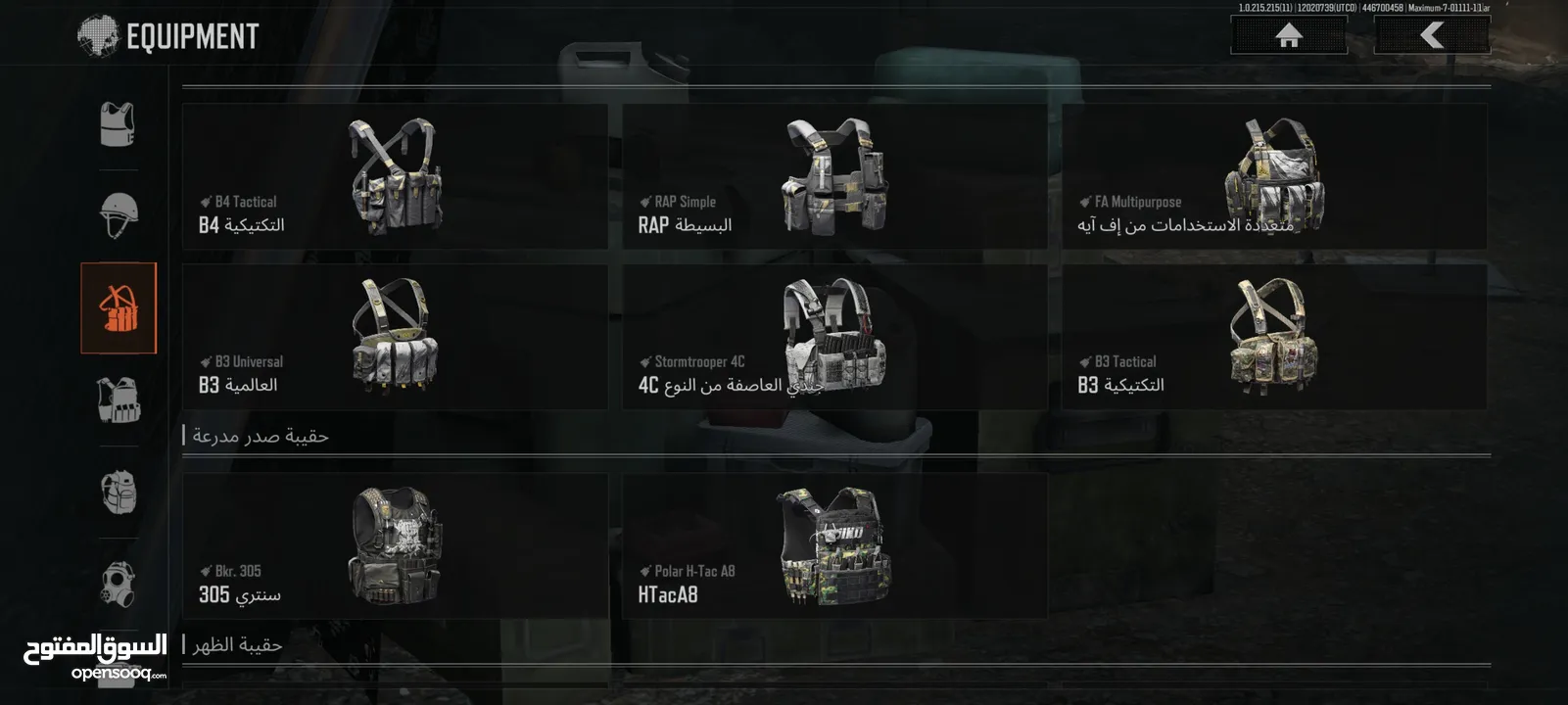This screenshot has height=705, width=1568.
Task: Choose the B3 Tactical chest rig
Action: click(x=1274, y=337)
